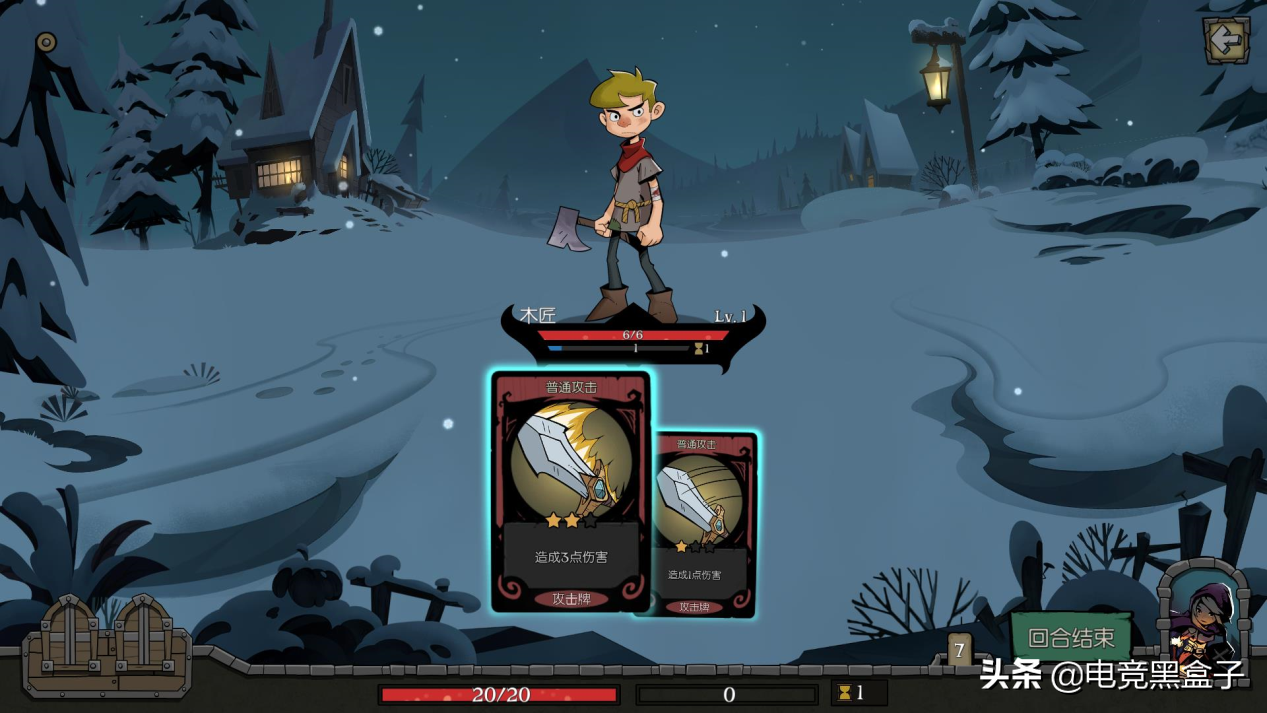The width and height of the screenshot is (1267, 713).
Task: Open the hooded hero portrait
Action: (x=1203, y=618)
